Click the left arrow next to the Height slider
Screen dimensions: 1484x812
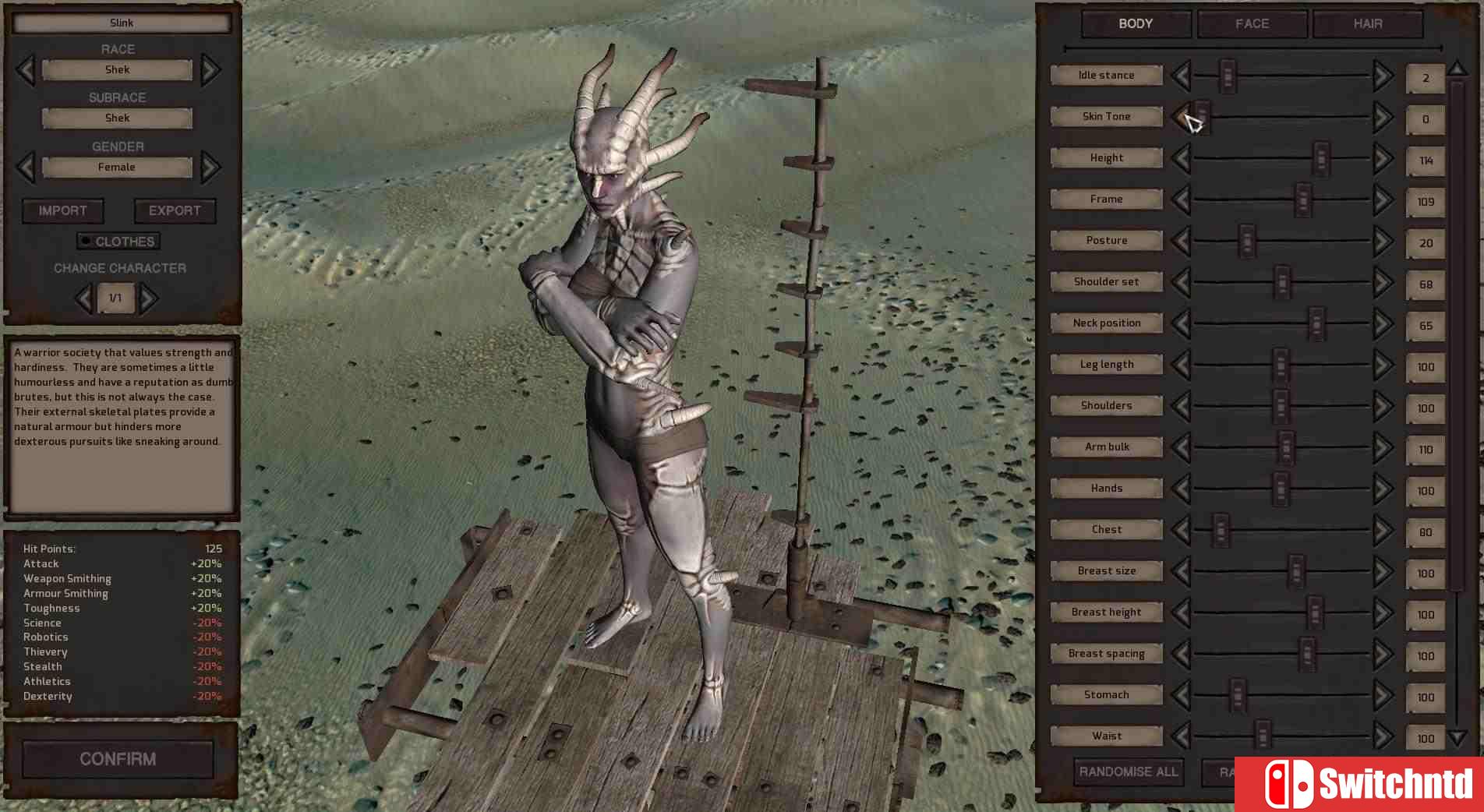click(x=1180, y=158)
